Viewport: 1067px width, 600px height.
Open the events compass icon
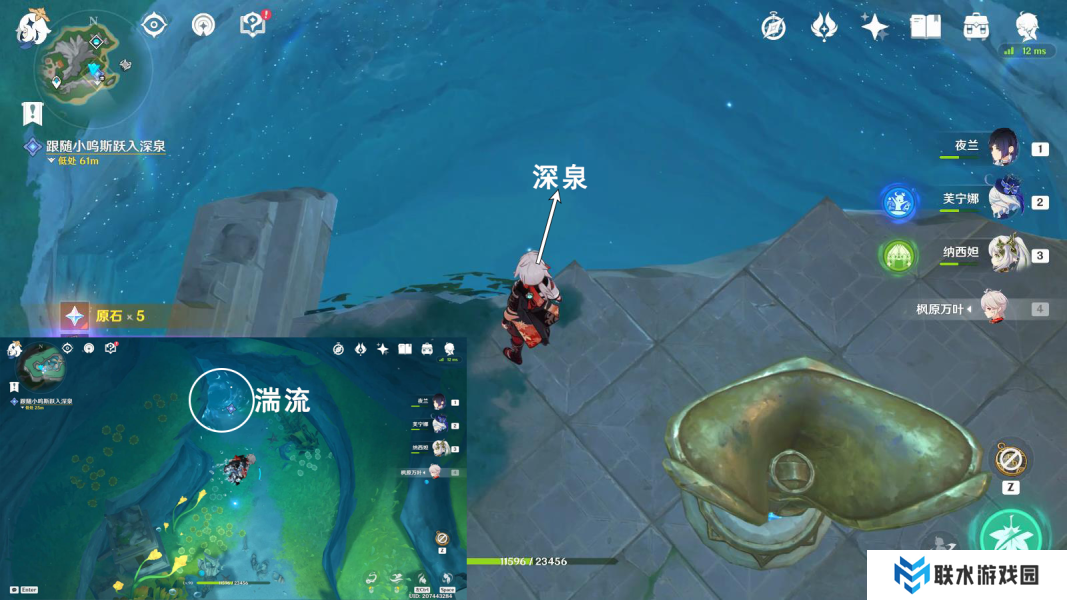[x=773, y=27]
